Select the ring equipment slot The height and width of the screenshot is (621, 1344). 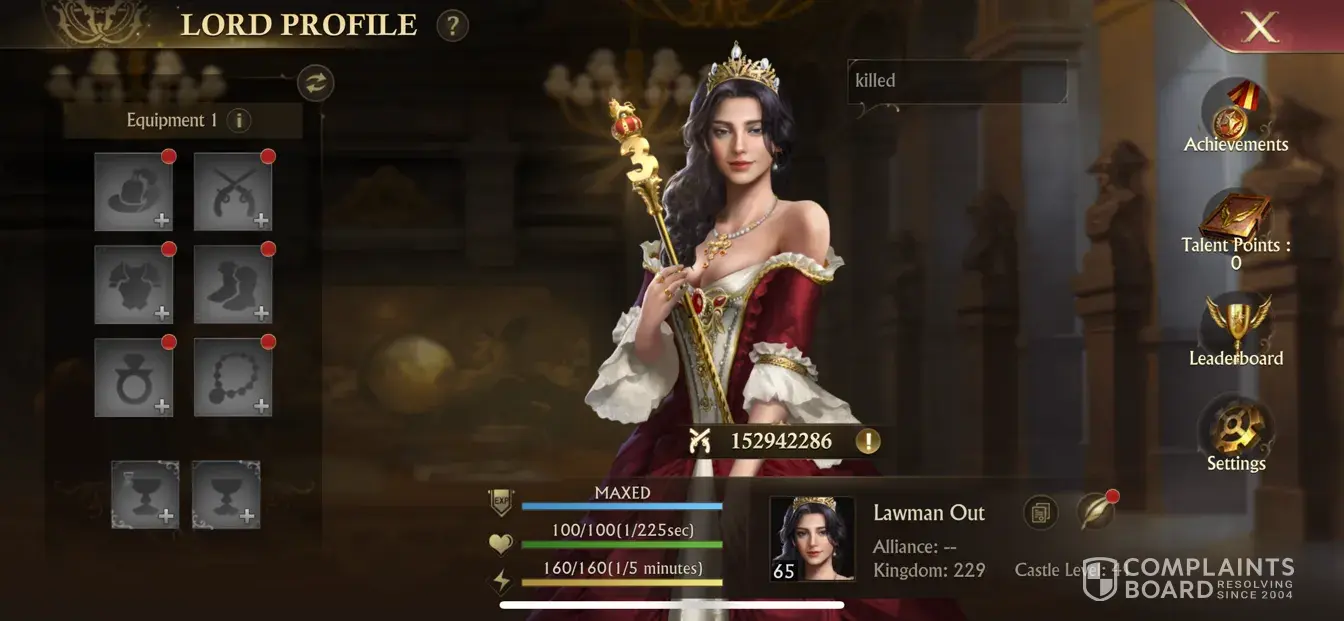134,377
